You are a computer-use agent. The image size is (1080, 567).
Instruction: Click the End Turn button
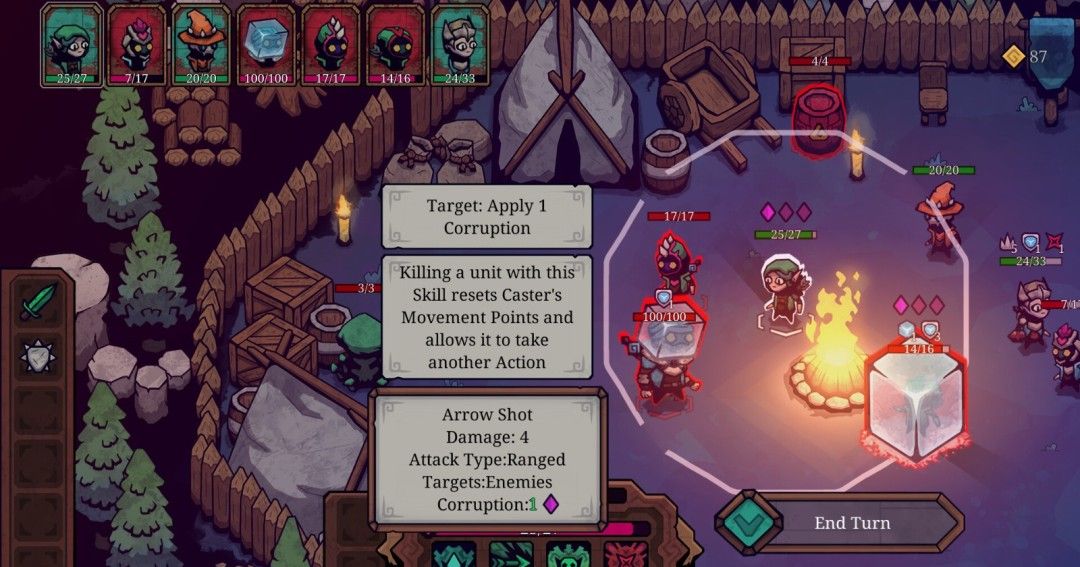coord(851,523)
